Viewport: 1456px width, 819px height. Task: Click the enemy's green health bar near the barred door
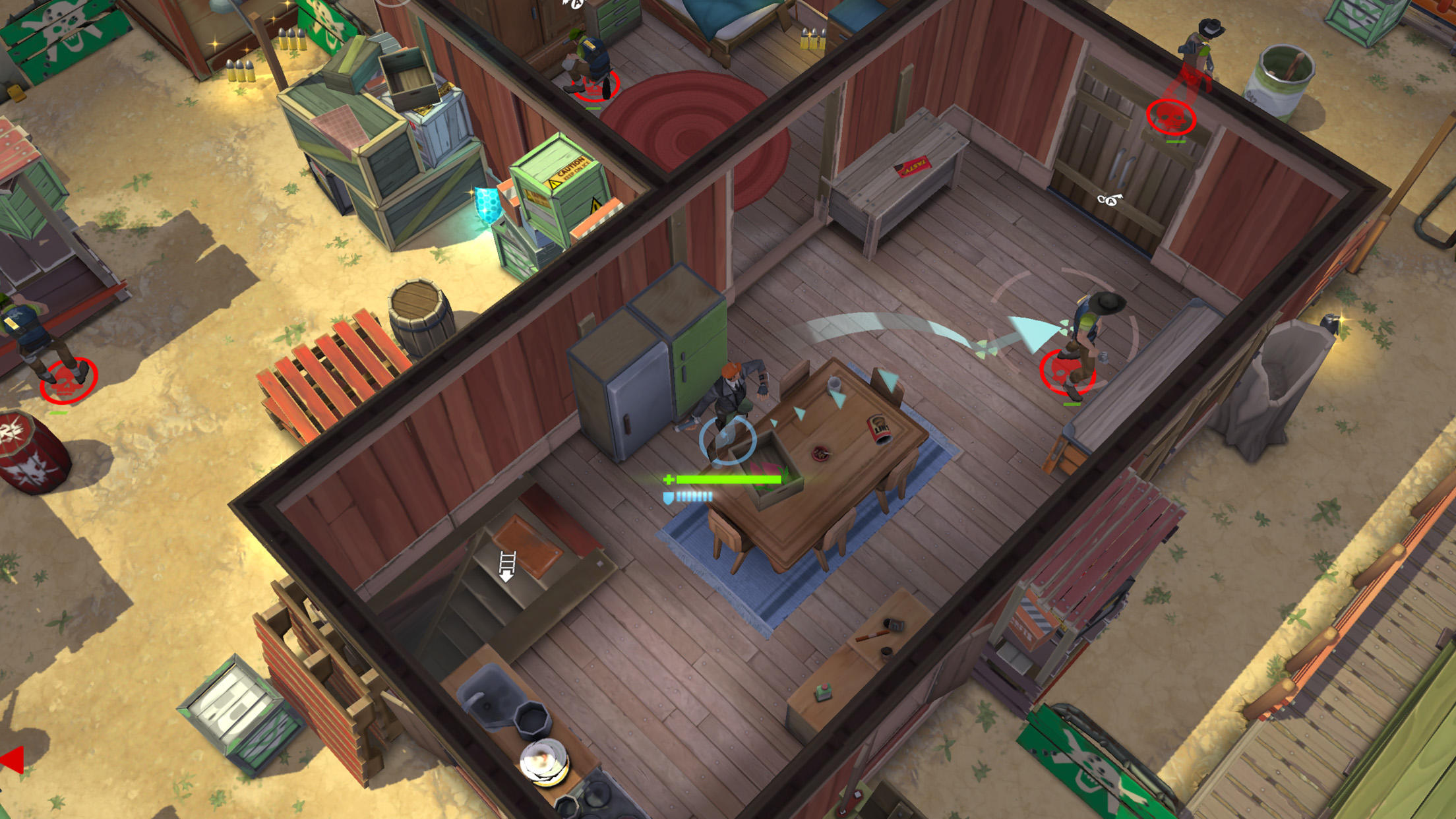1176,142
